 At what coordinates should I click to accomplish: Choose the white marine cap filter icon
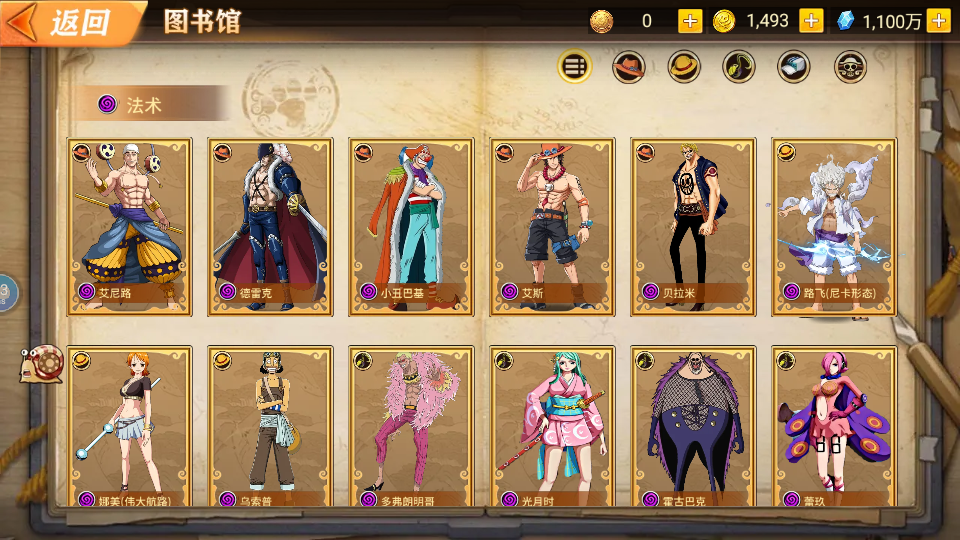pos(794,67)
